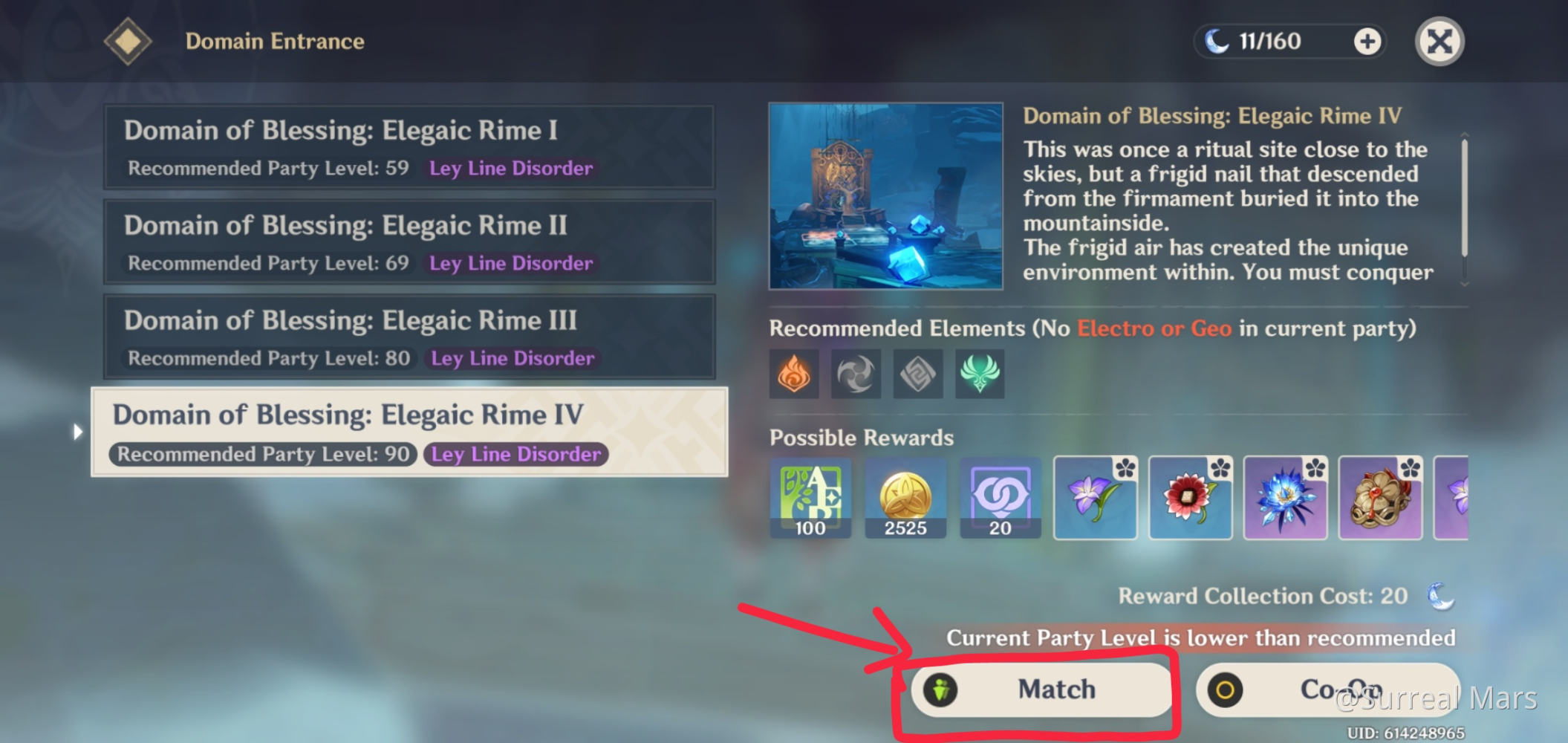Start matchmaking with the Match button
Image resolution: width=1568 pixels, height=743 pixels.
tap(1041, 690)
